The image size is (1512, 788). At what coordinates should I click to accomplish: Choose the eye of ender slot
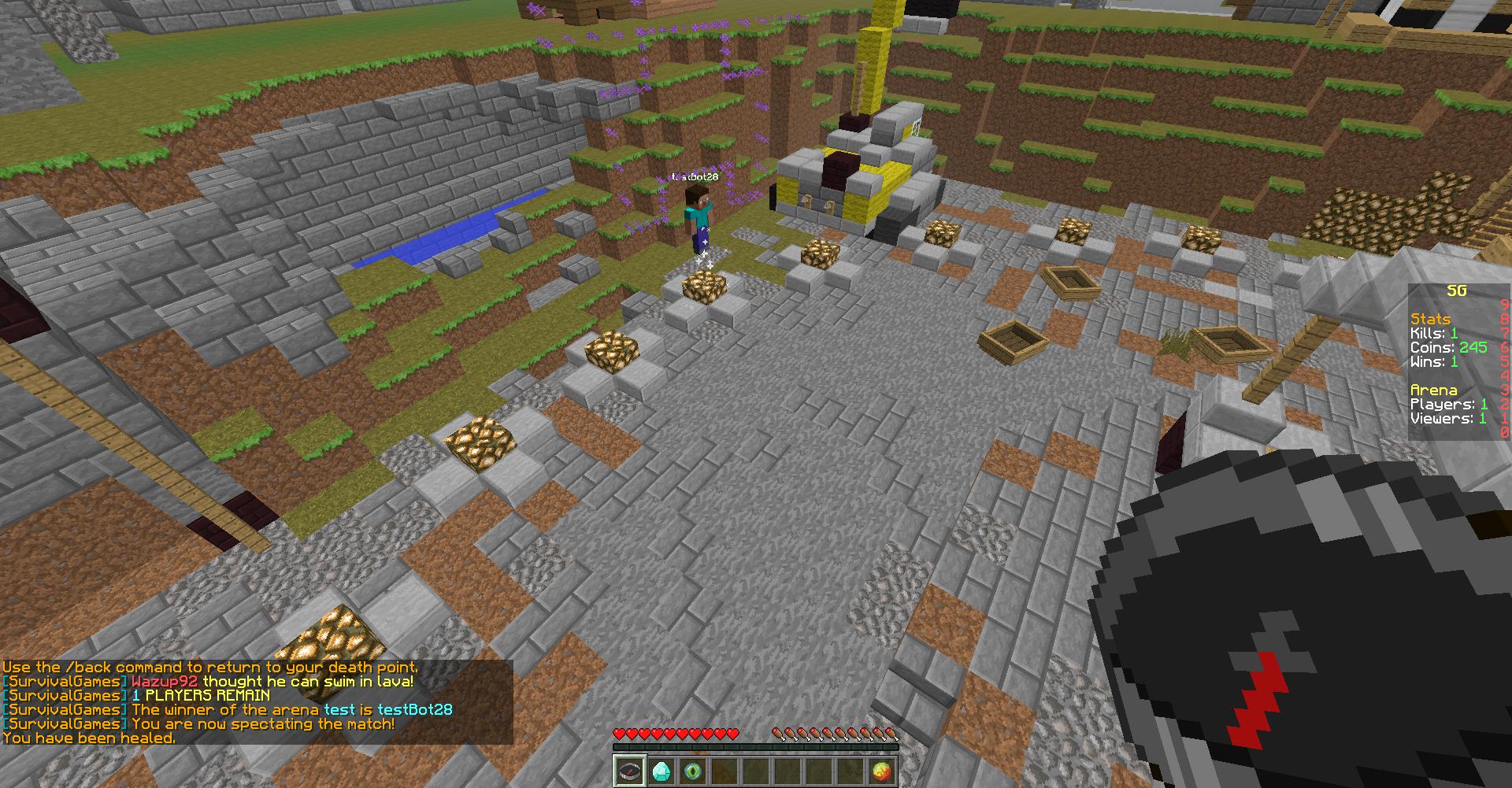[693, 771]
